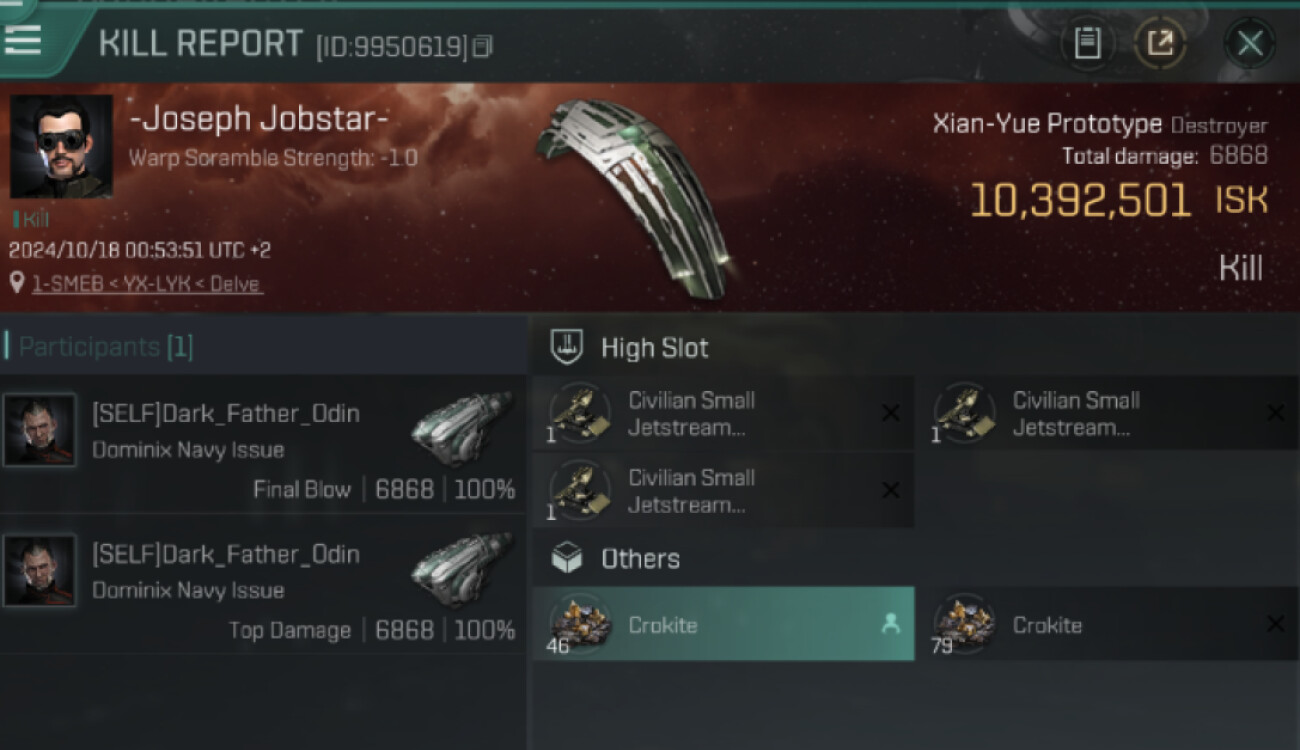This screenshot has width=1300, height=750.
Task: View Joseph Jobstar's portrait
Action: [x=61, y=147]
